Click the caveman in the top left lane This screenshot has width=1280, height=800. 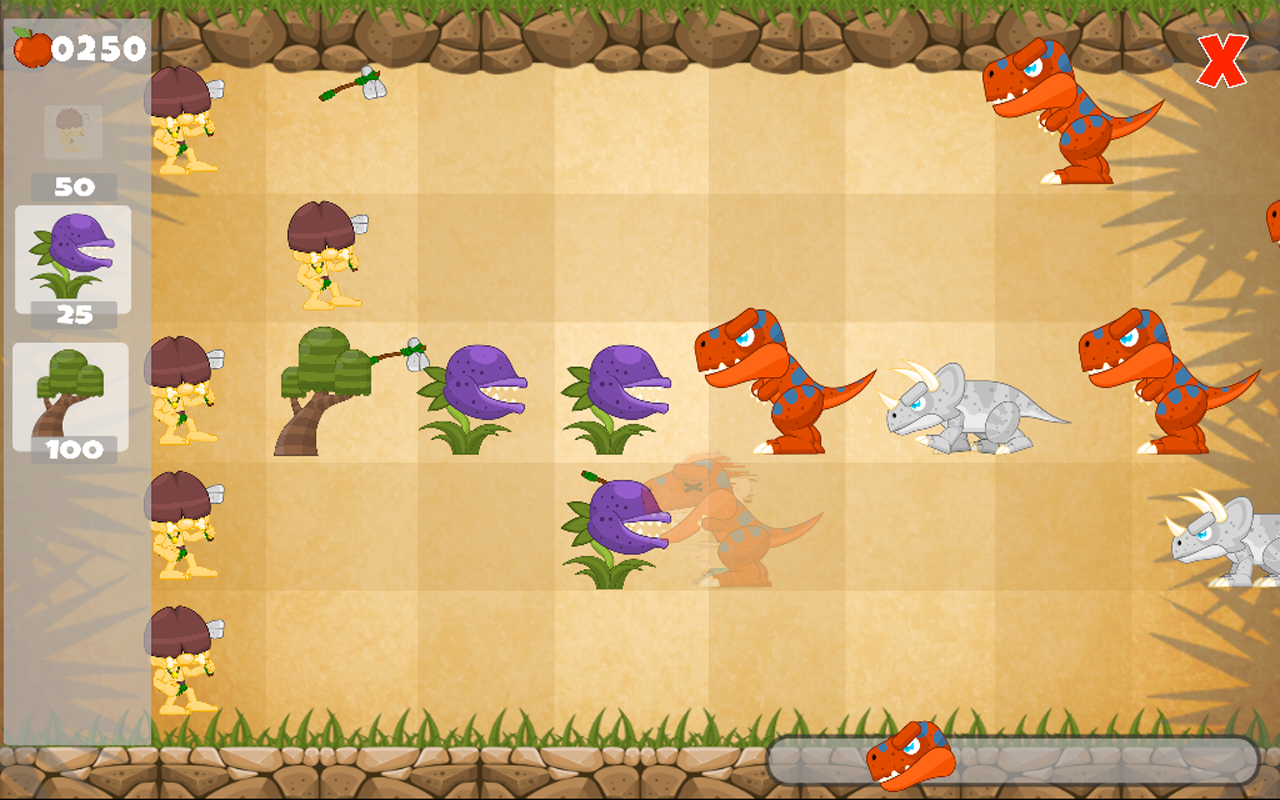click(185, 120)
